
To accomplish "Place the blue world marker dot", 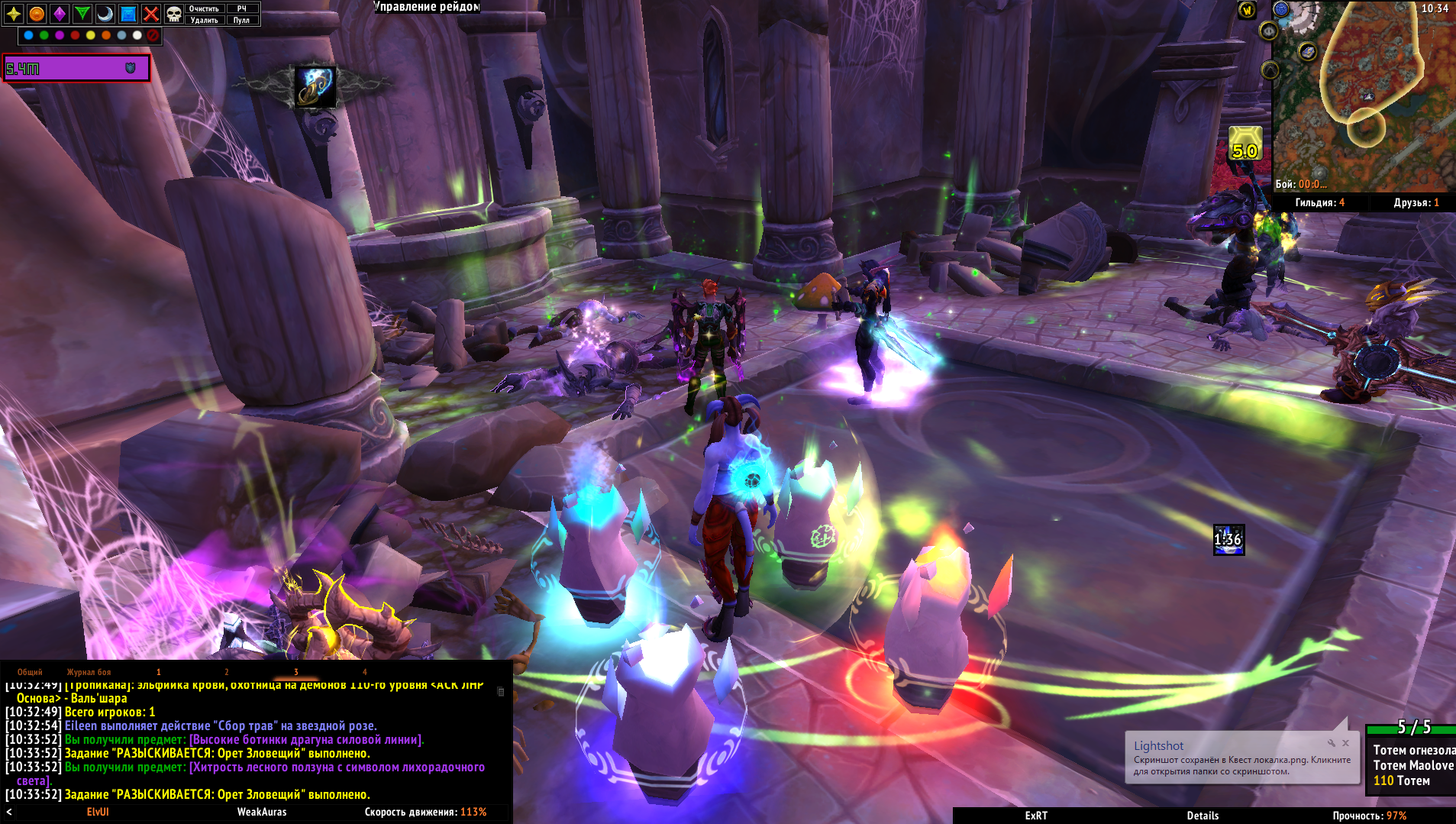I will 28,35.
